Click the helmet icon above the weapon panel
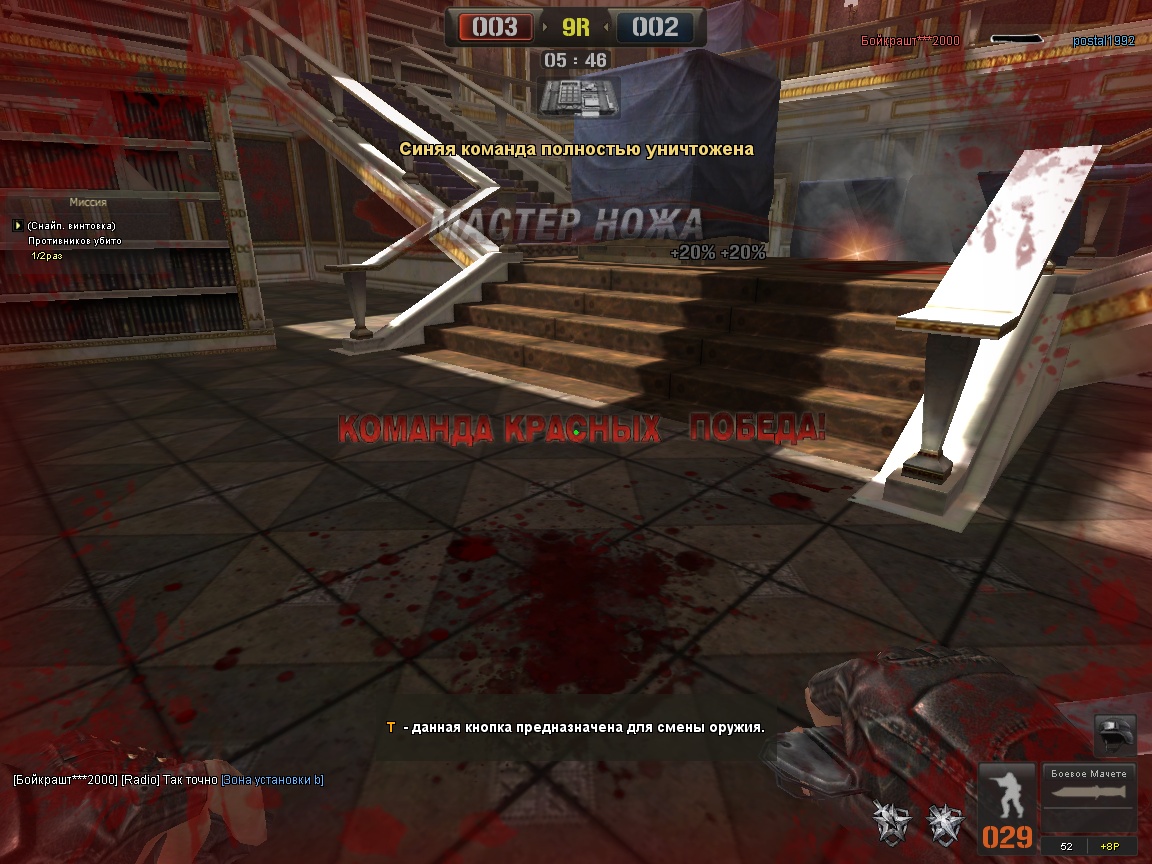1152x864 pixels. click(x=1114, y=735)
